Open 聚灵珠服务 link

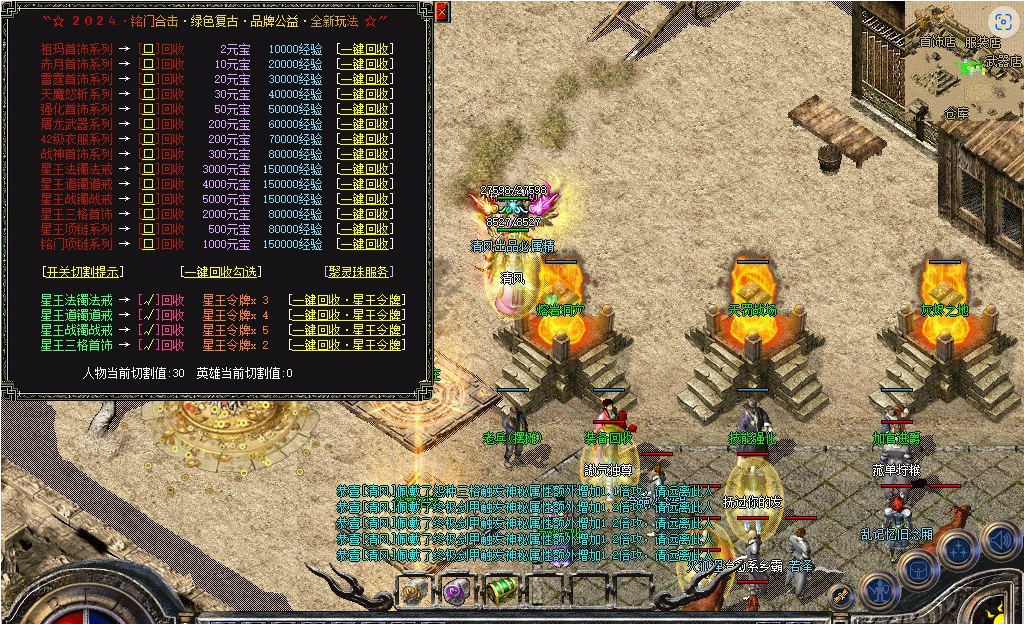pos(359,271)
